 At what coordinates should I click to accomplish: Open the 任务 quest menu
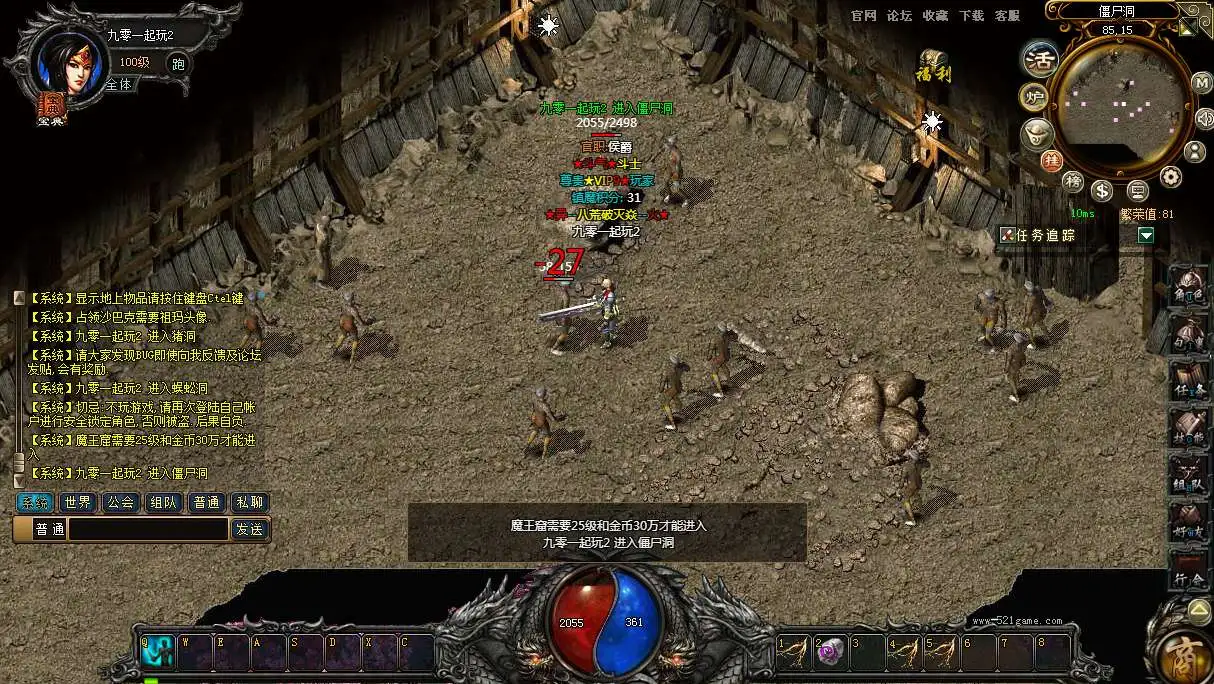(1190, 382)
